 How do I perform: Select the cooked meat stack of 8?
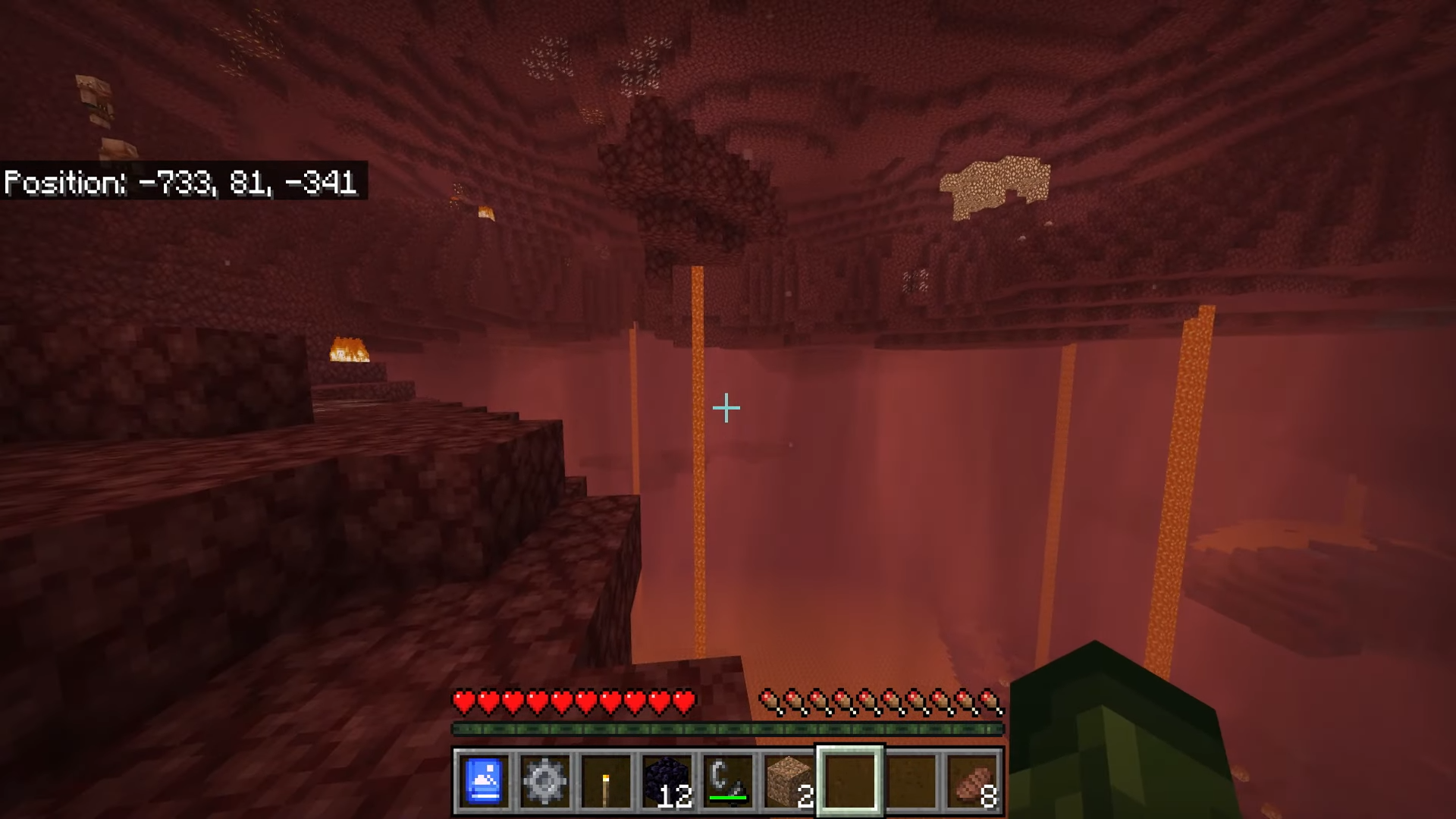point(973,781)
